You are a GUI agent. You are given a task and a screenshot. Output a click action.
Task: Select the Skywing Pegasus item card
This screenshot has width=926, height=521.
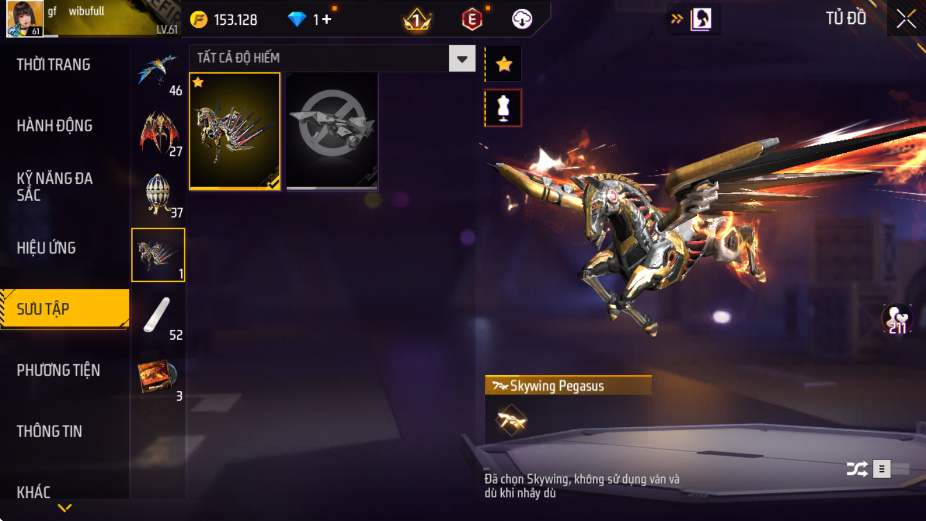click(235, 131)
